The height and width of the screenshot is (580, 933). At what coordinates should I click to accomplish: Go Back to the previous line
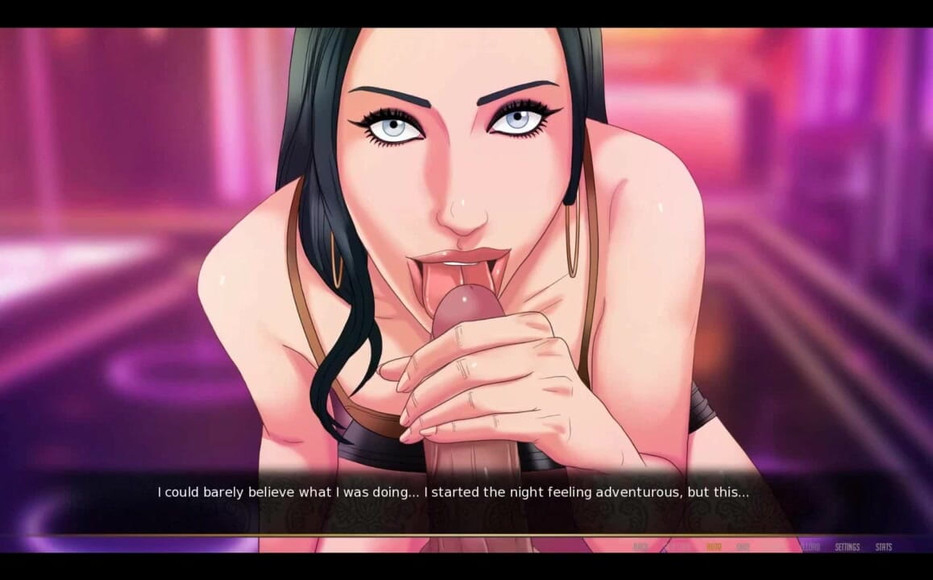click(x=640, y=547)
